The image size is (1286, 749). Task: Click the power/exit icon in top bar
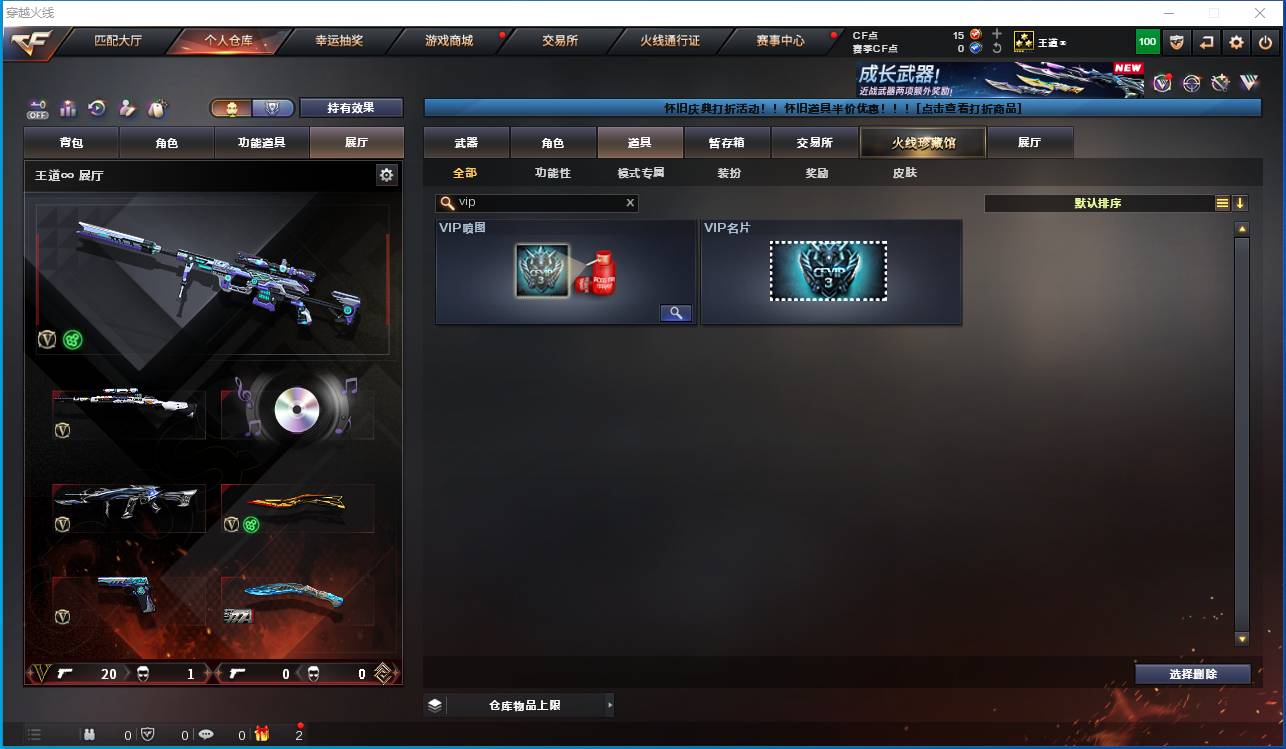(x=1266, y=42)
